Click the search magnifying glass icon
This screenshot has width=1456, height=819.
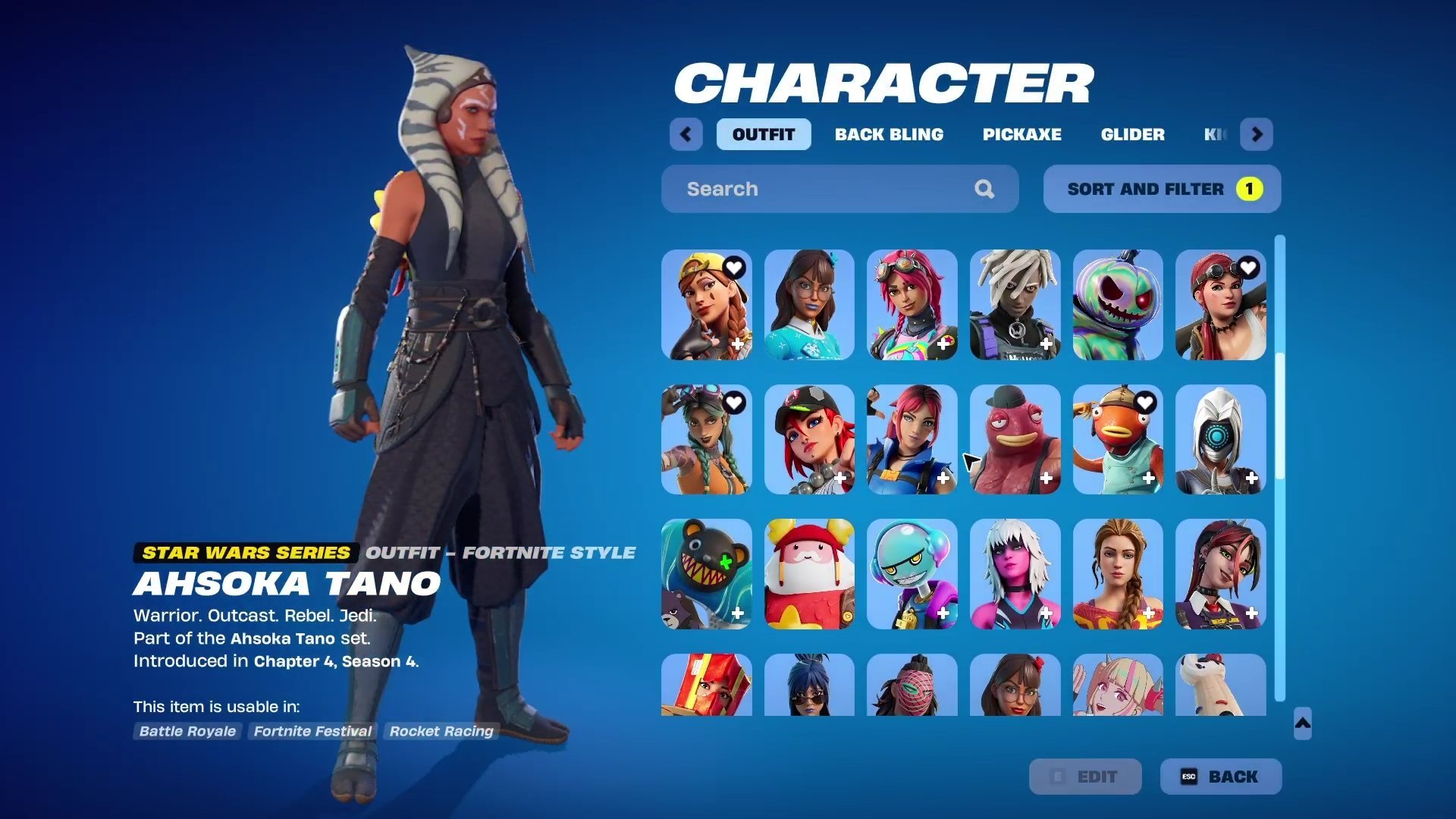pyautogui.click(x=984, y=189)
